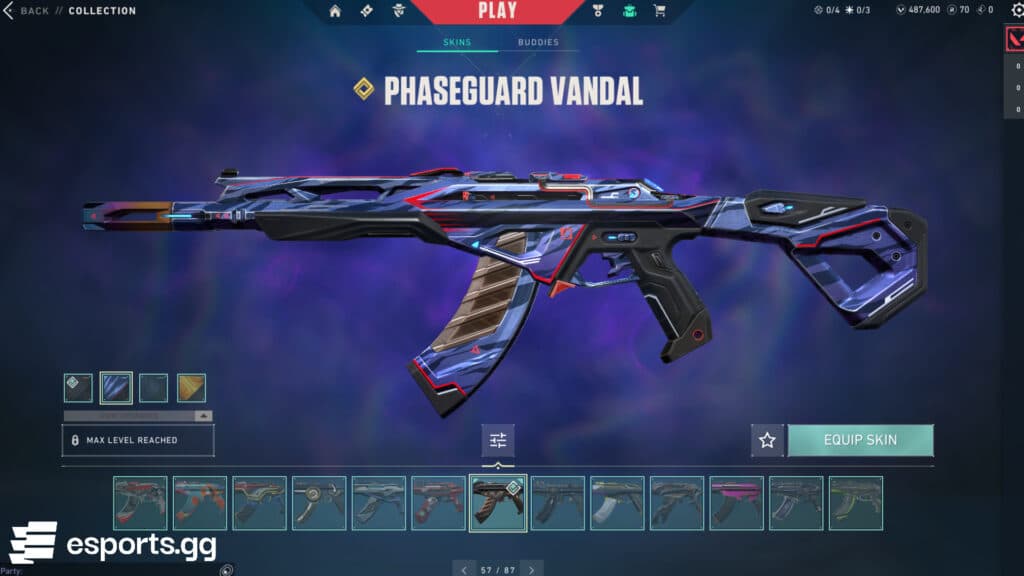Choose the first variant with diamond icon
Screen dimensions: 1024x576
coord(78,388)
